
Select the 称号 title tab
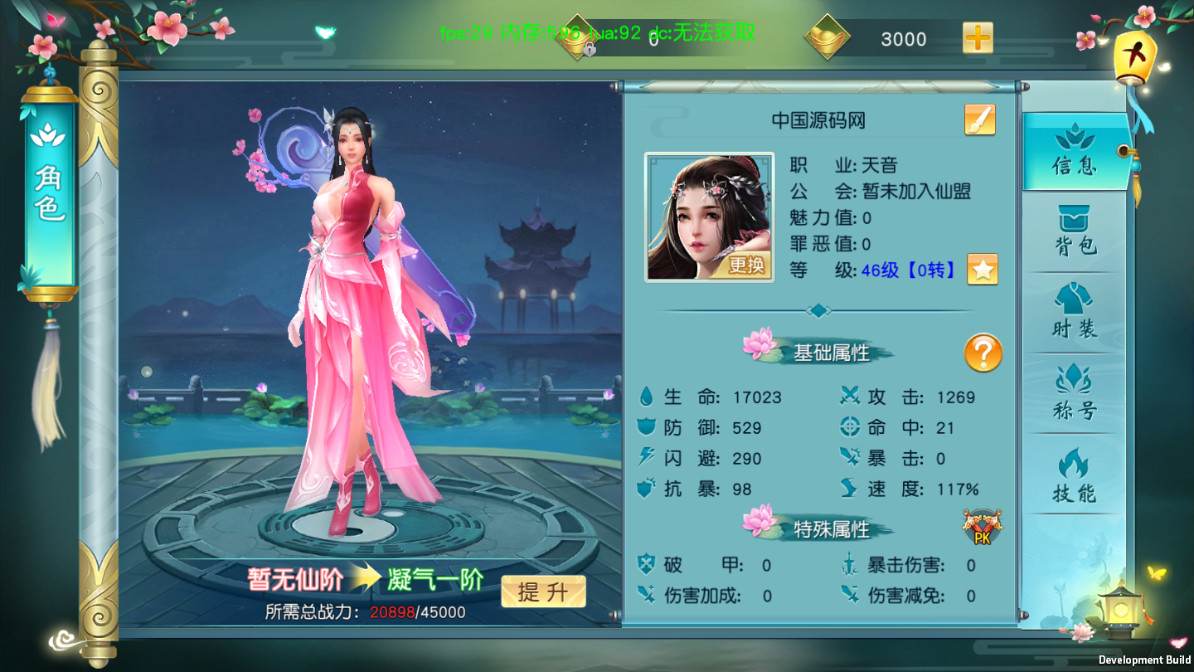click(1075, 393)
